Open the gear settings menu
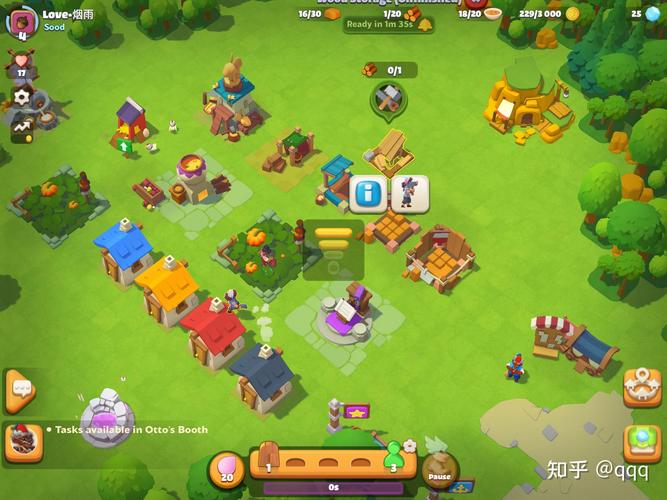Screen dimensions: 667x500 tap(21, 98)
